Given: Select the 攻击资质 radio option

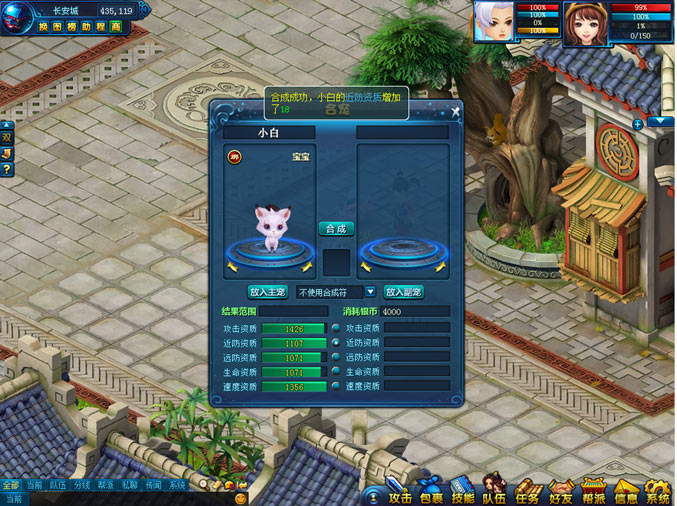Looking at the screenshot, I should click(336, 327).
